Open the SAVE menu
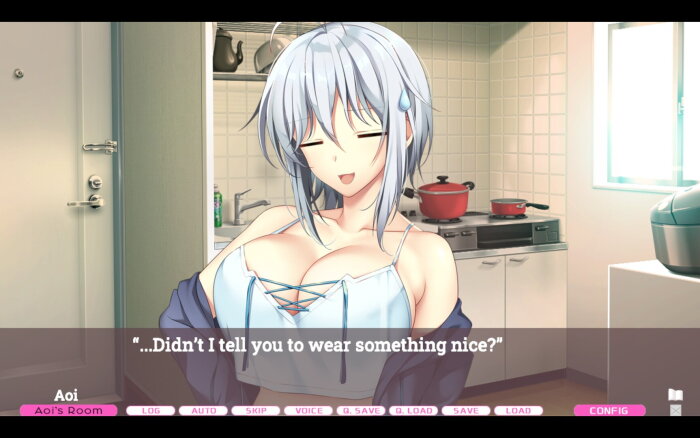Viewport: 700px width, 438px height. point(465,410)
